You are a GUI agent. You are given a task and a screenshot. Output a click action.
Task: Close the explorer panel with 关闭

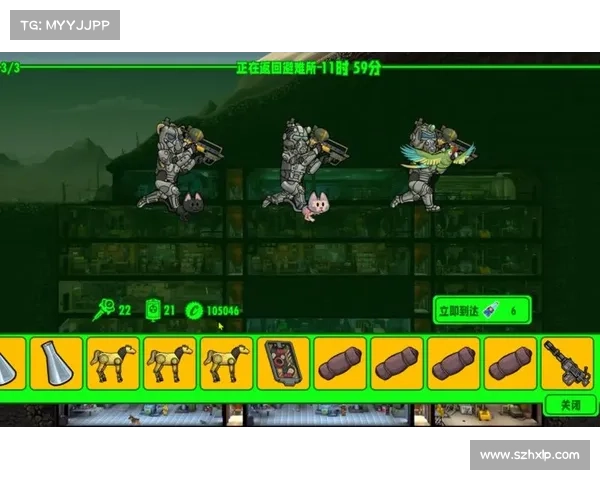click(x=570, y=405)
